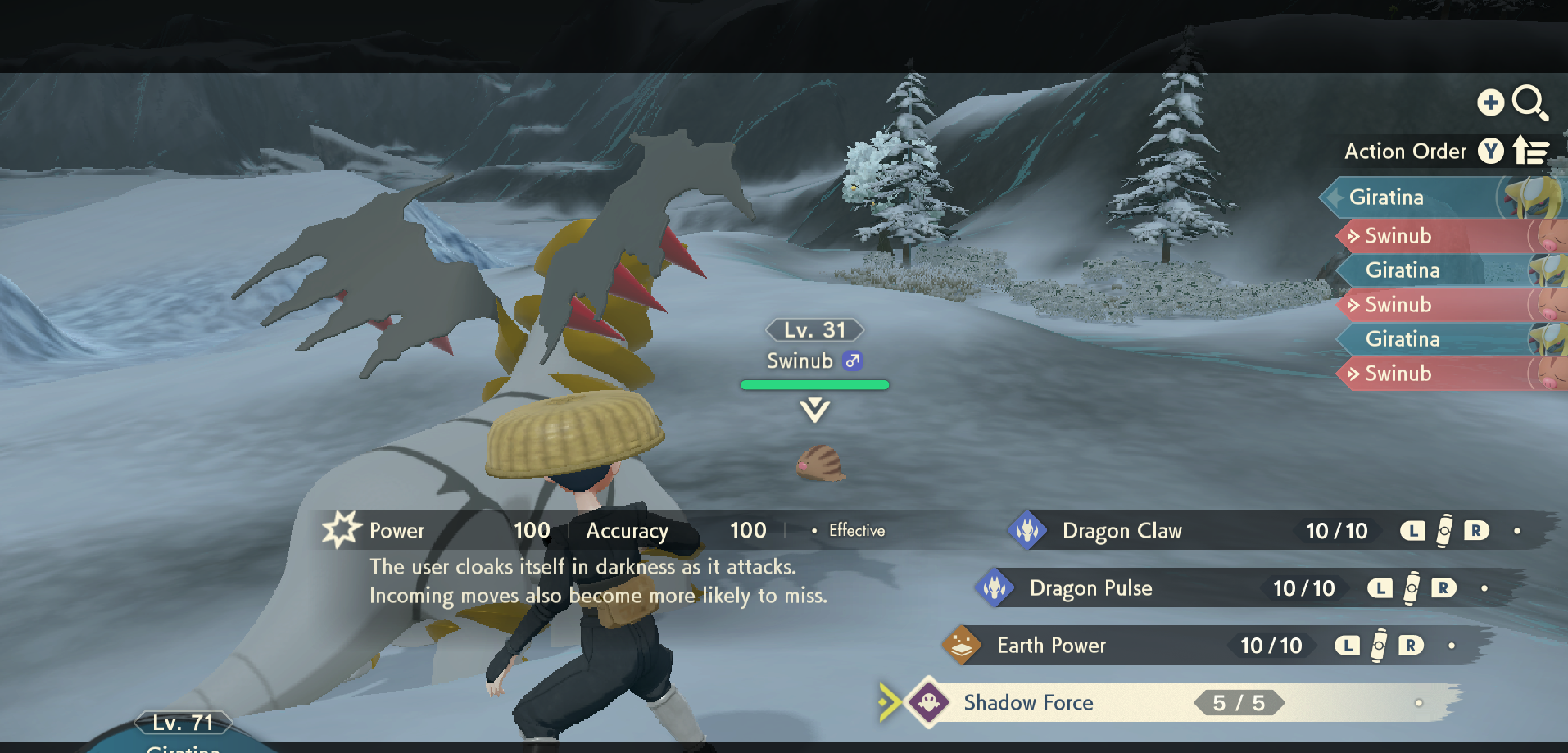Screen dimensions: 1568x753
Task: Pick the Earth Power move
Action: 1051,646
